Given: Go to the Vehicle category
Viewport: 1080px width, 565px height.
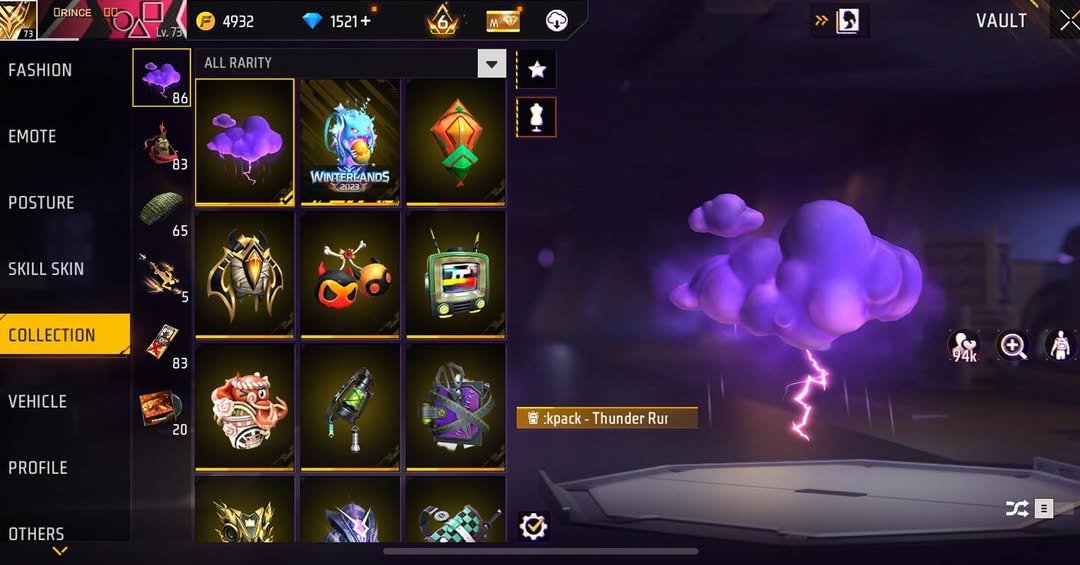Looking at the screenshot, I should (x=37, y=401).
